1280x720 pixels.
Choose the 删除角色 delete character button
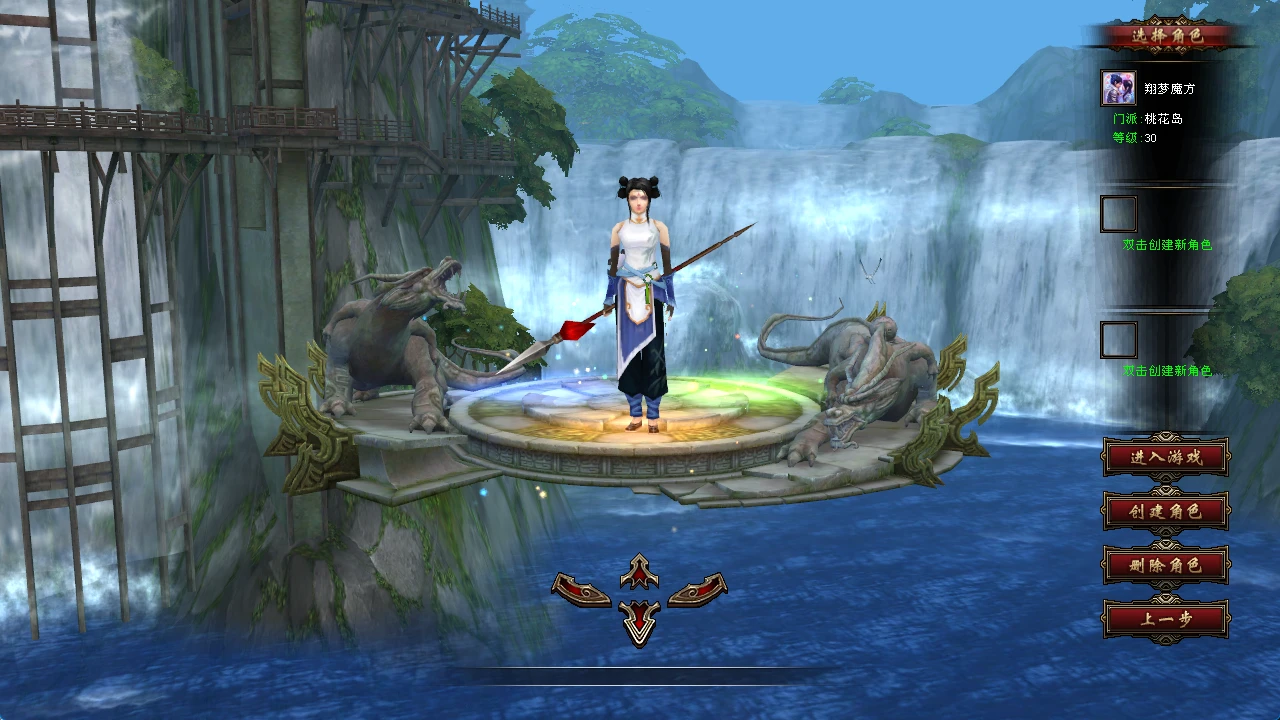point(1165,565)
